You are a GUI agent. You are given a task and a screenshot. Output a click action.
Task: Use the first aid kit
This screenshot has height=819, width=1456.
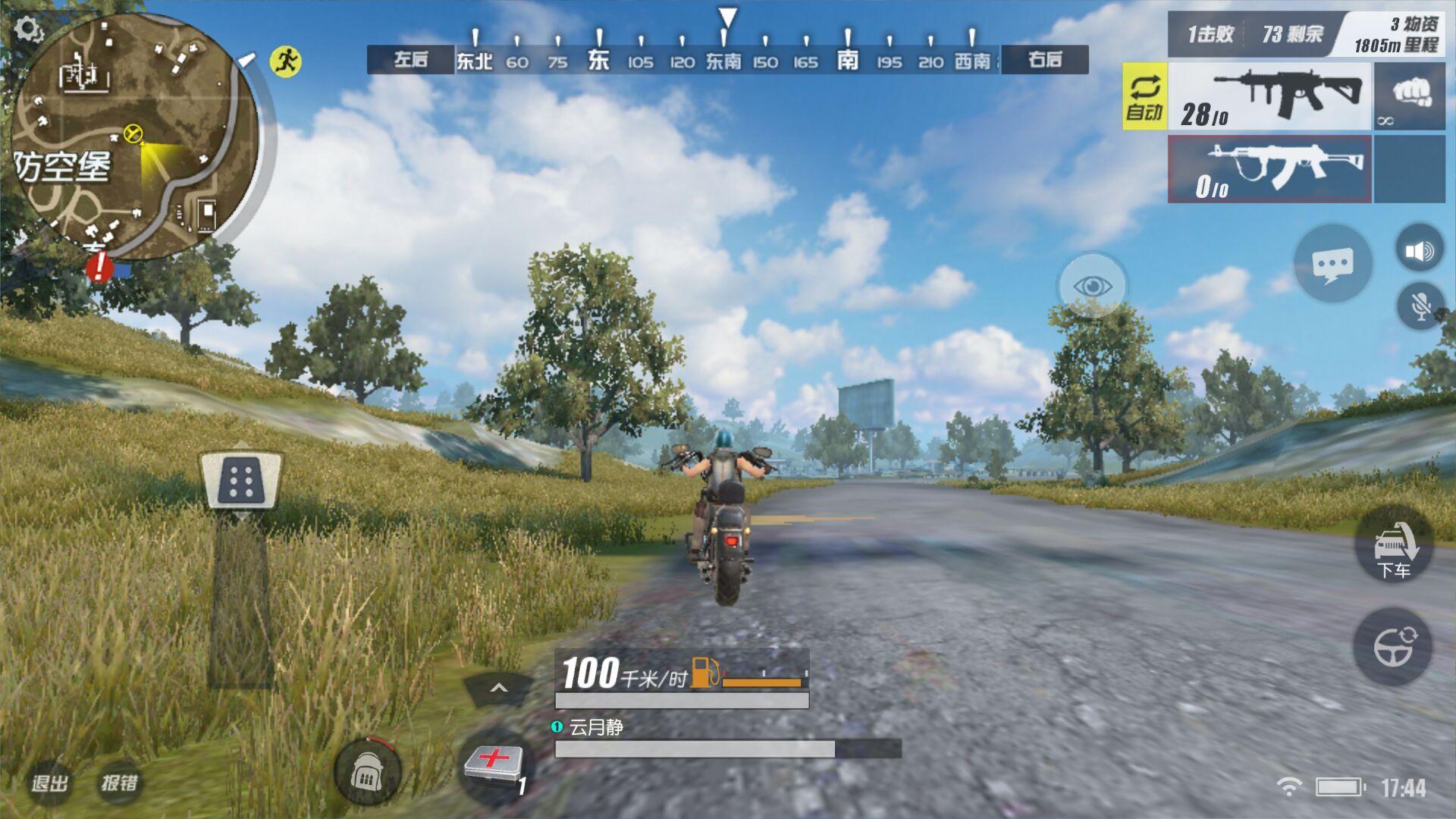tap(494, 764)
